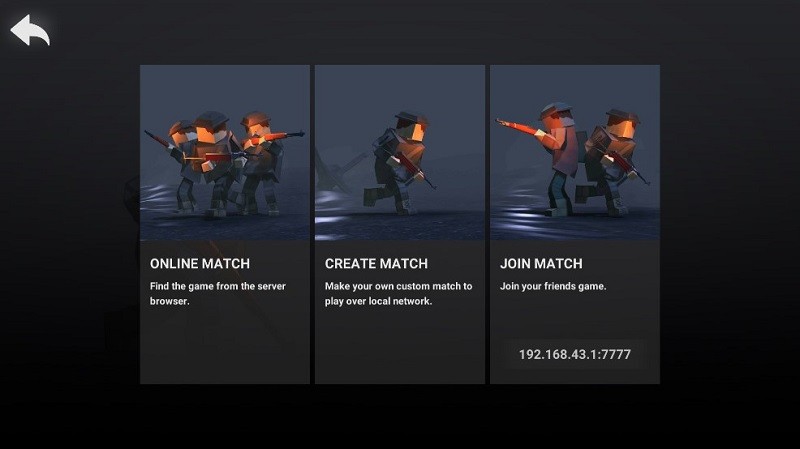Choose the Create Match card
The height and width of the screenshot is (449, 800).
399,224
